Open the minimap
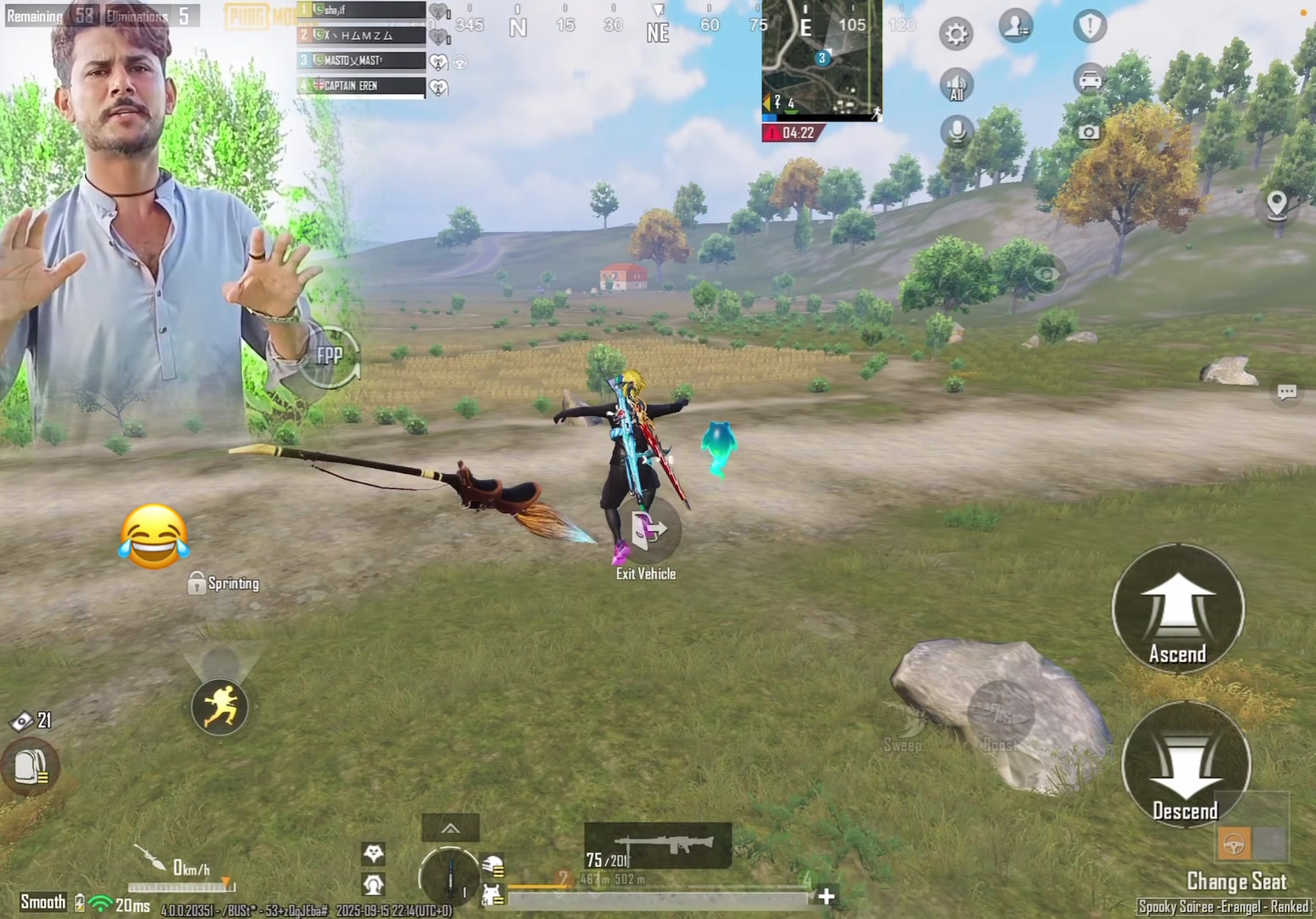Viewport: 1316px width, 919px height. [821, 58]
